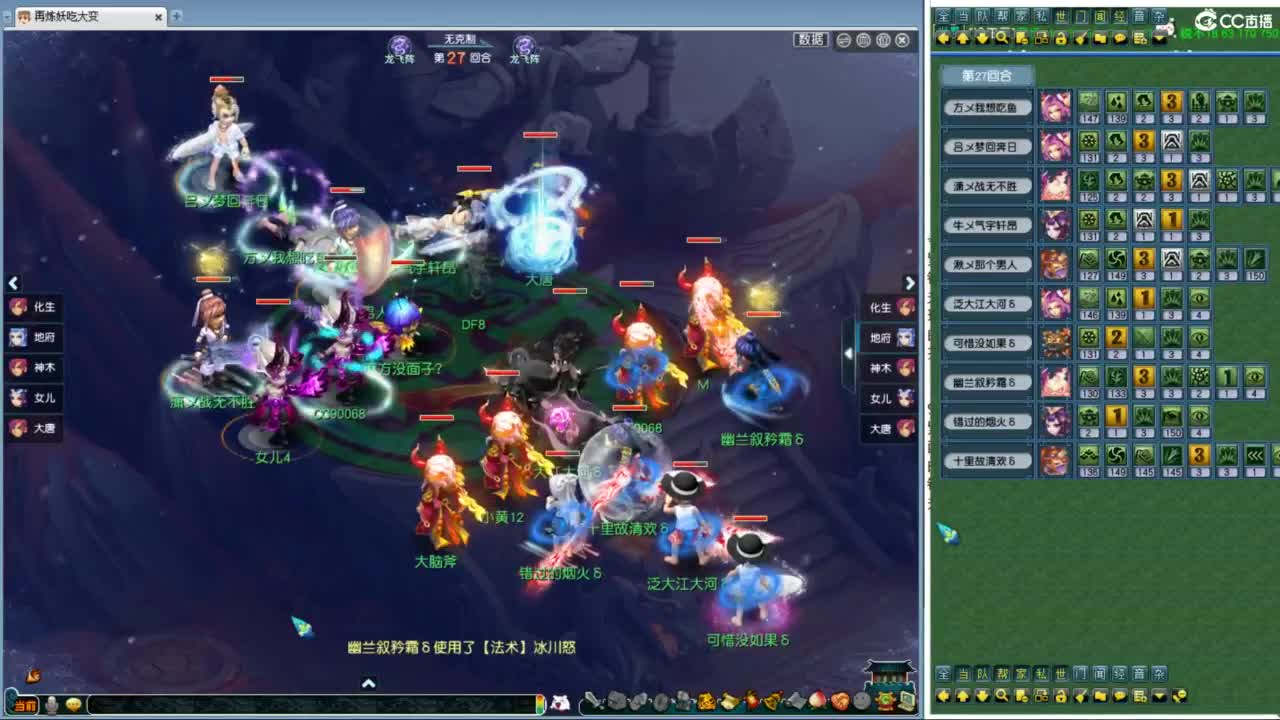The width and height of the screenshot is (1280, 720).
Task: Click the rainbow color swatch near the chat bar
Action: click(542, 702)
